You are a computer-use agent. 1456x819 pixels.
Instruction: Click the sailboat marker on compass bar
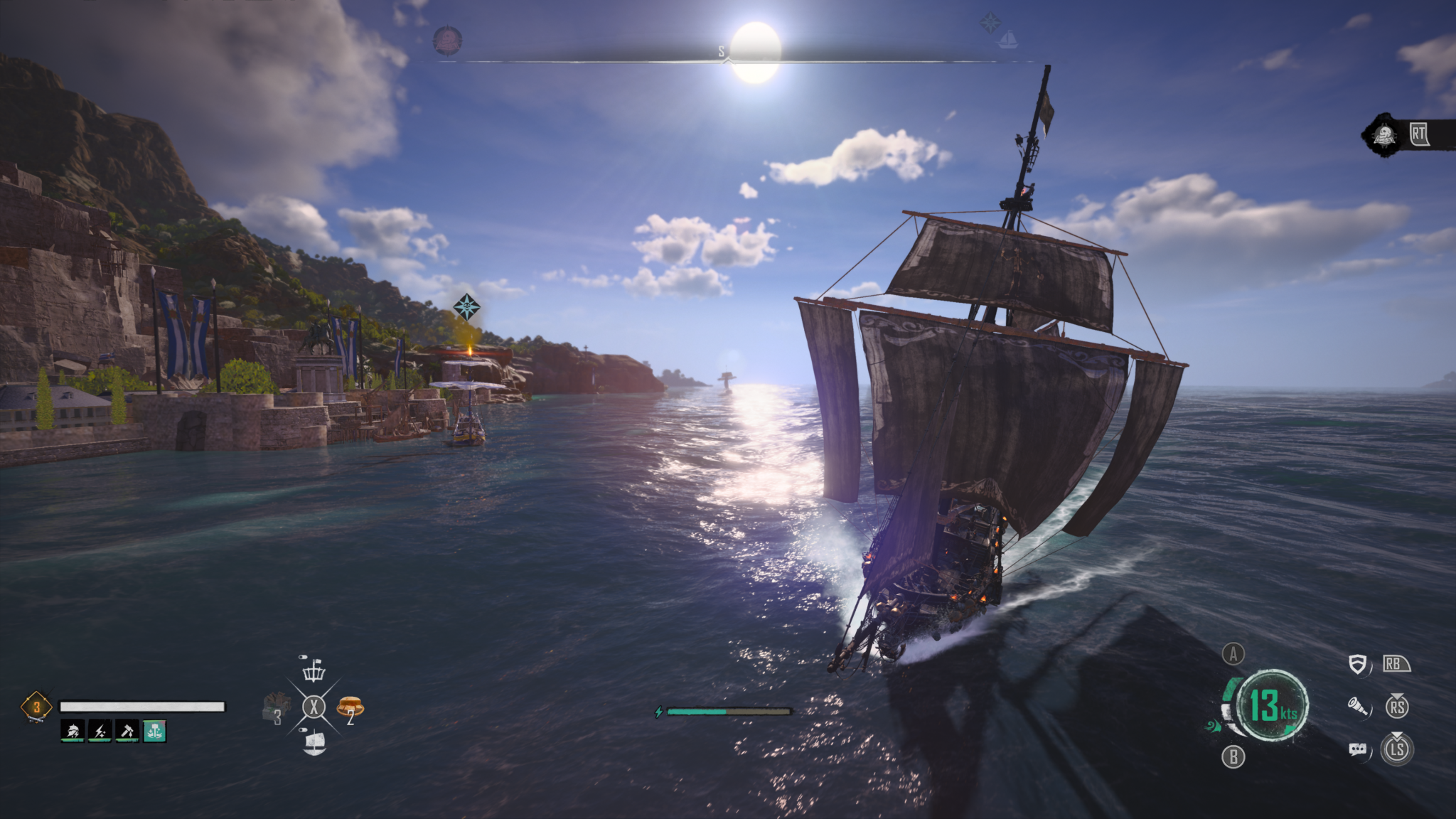pos(1007,40)
